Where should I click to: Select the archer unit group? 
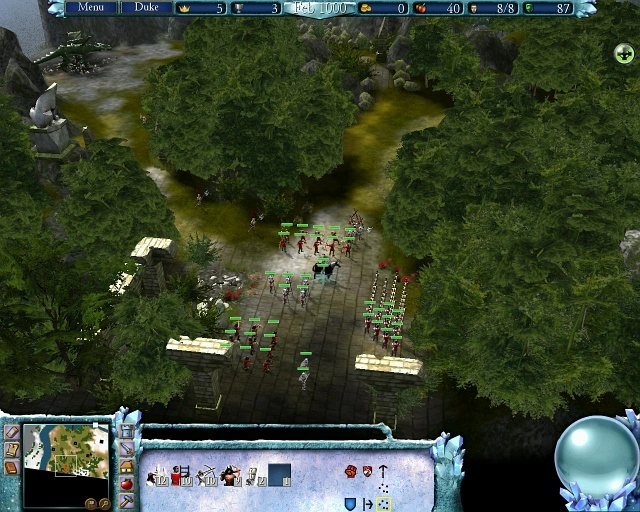207,475
